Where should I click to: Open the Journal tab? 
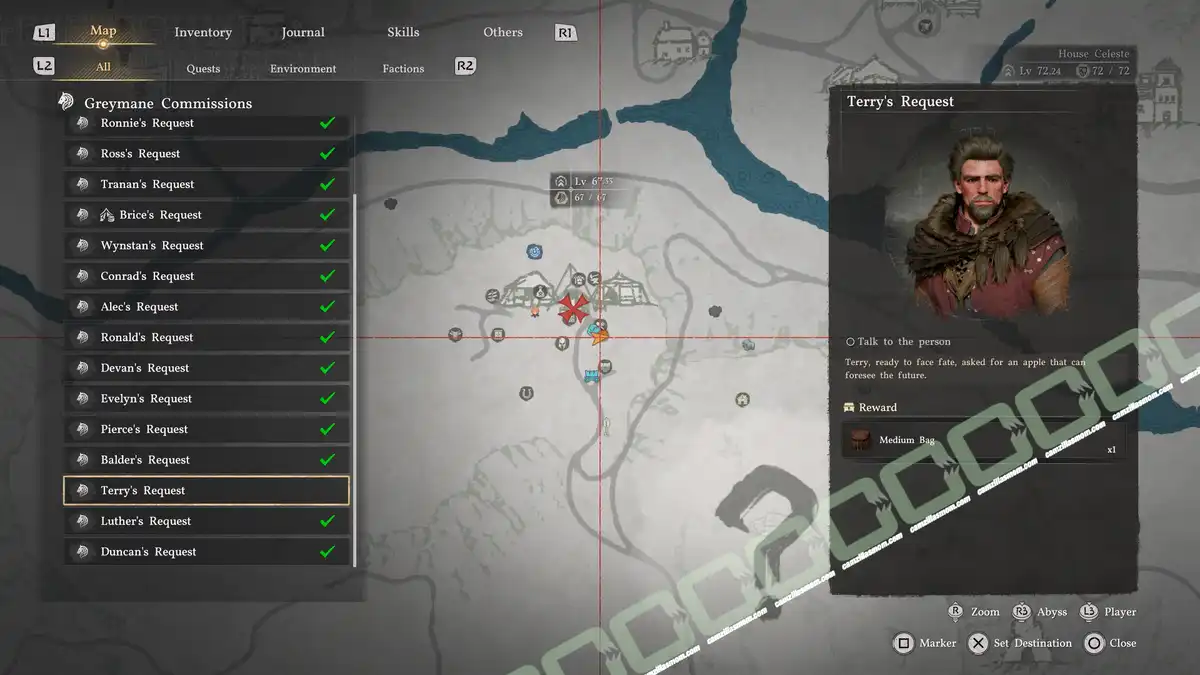pos(303,32)
